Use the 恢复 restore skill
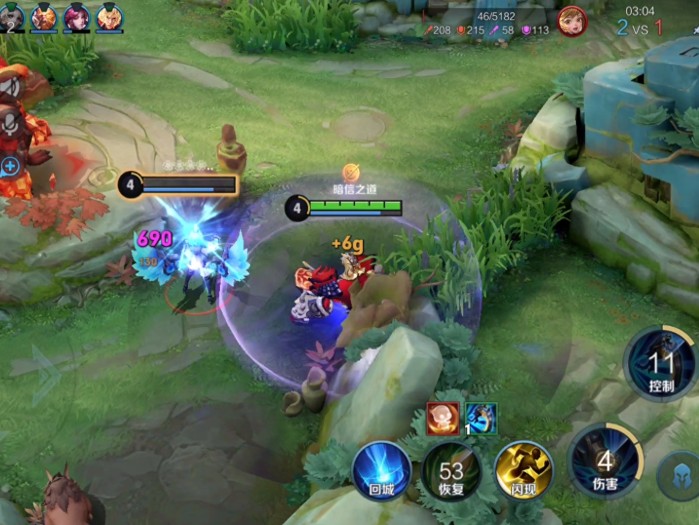The width and height of the screenshot is (699, 525). tap(451, 471)
